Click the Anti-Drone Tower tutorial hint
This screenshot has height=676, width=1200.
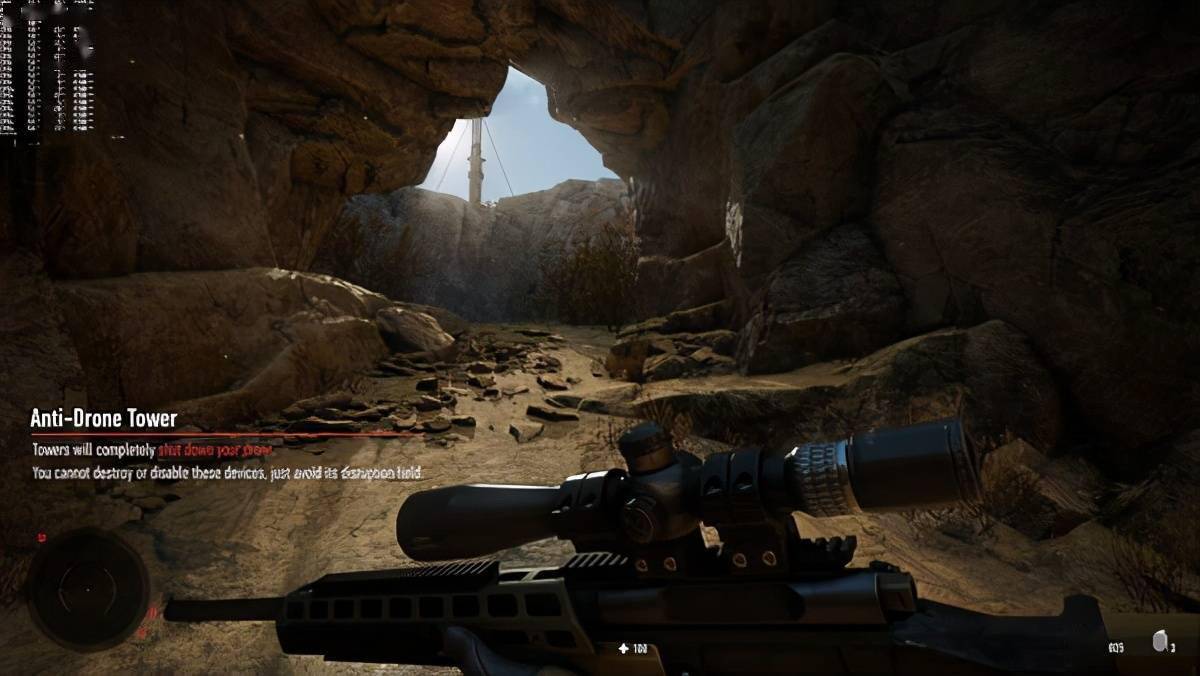[103, 418]
